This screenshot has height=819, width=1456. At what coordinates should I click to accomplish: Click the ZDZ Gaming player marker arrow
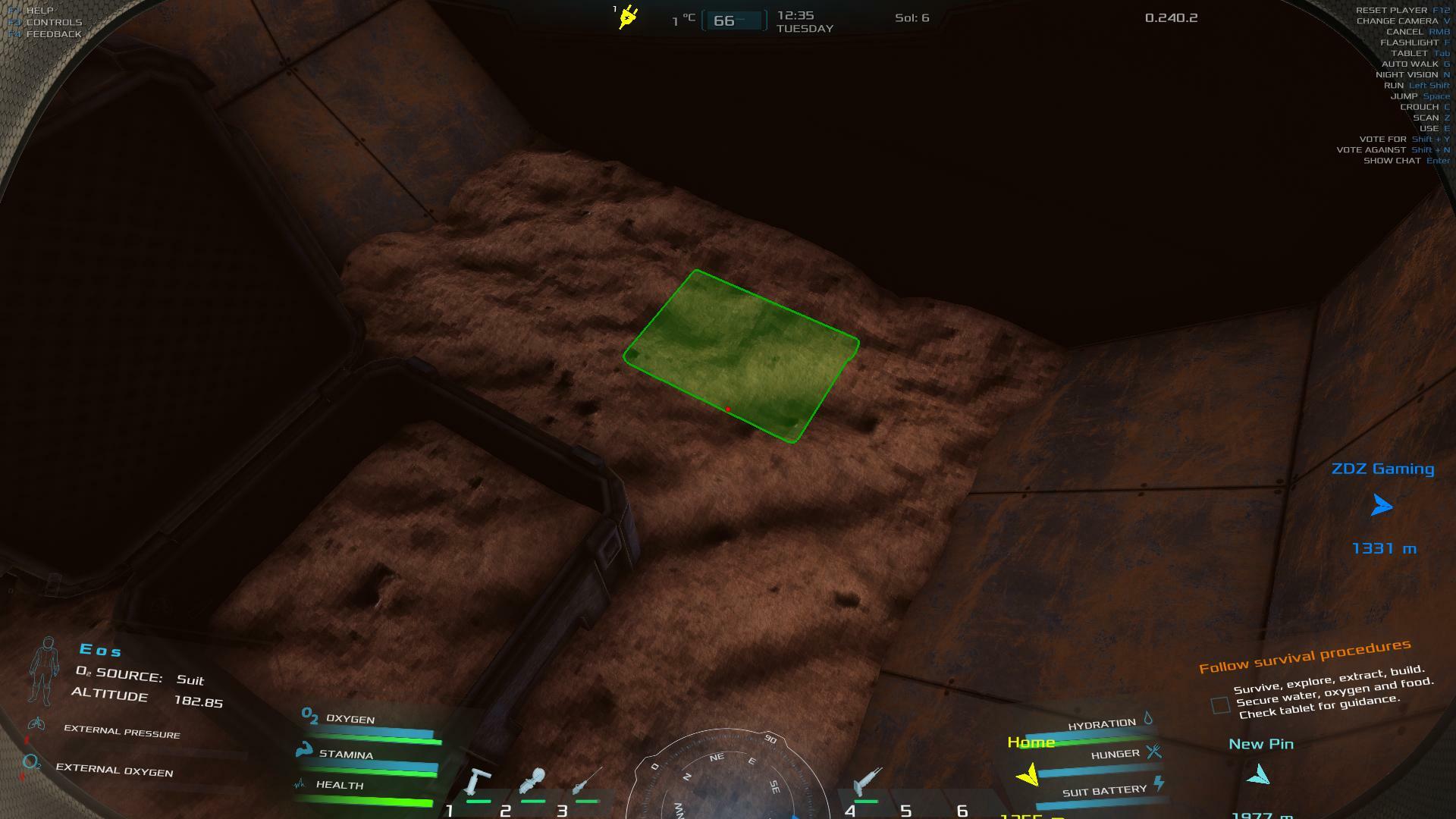coord(1382,506)
